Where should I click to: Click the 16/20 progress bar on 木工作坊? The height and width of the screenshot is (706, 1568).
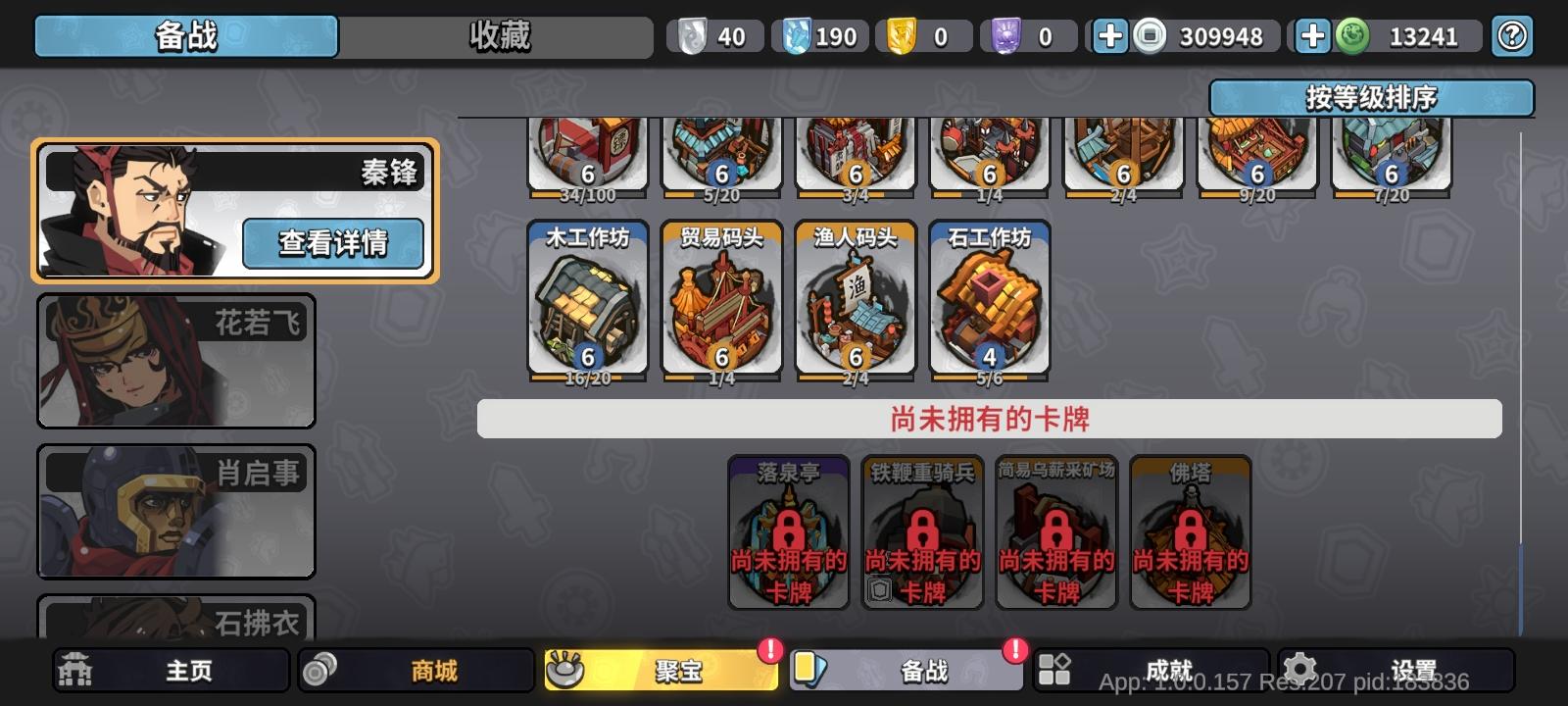tap(586, 376)
